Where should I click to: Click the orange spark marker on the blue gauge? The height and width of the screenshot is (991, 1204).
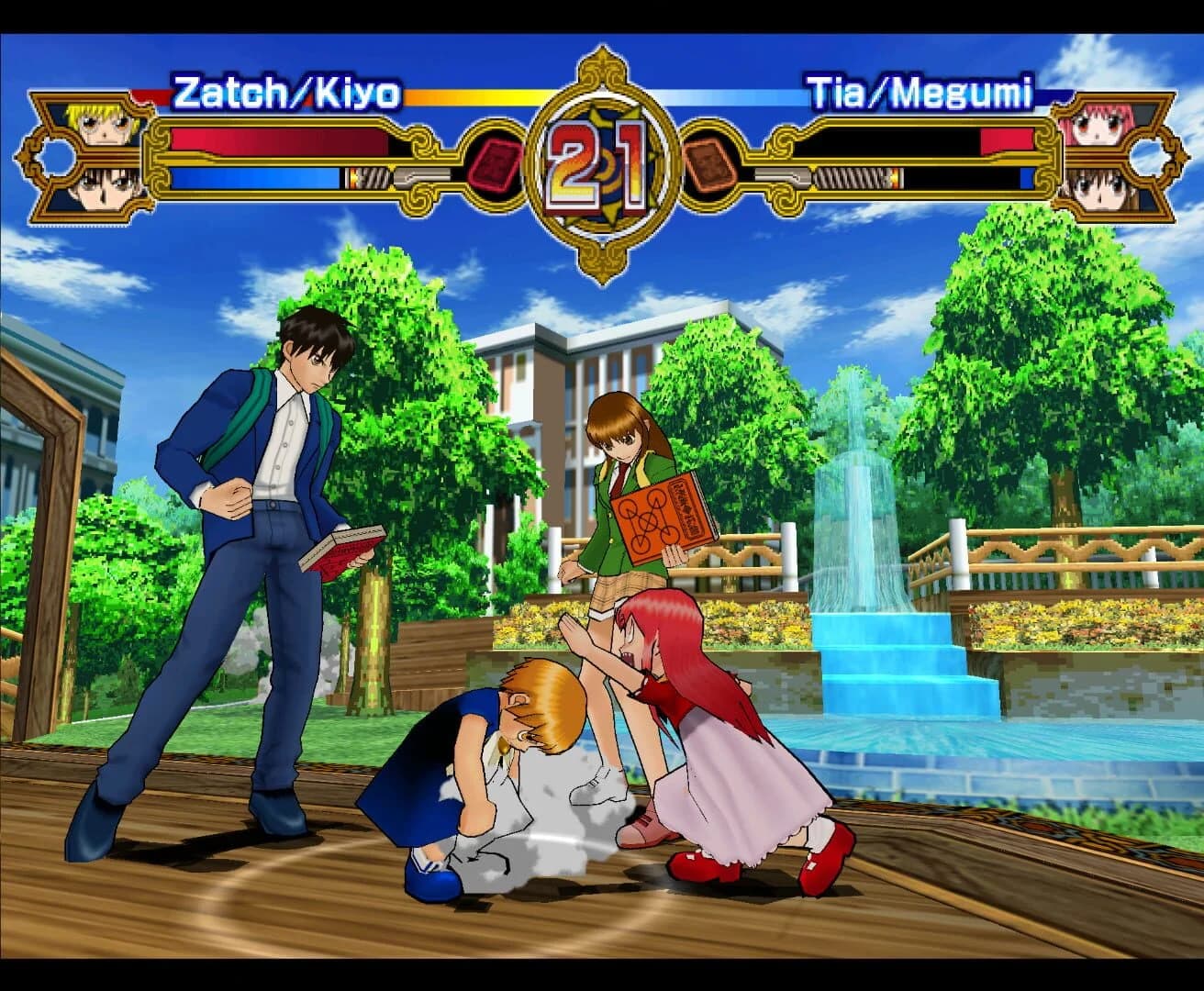(352, 176)
